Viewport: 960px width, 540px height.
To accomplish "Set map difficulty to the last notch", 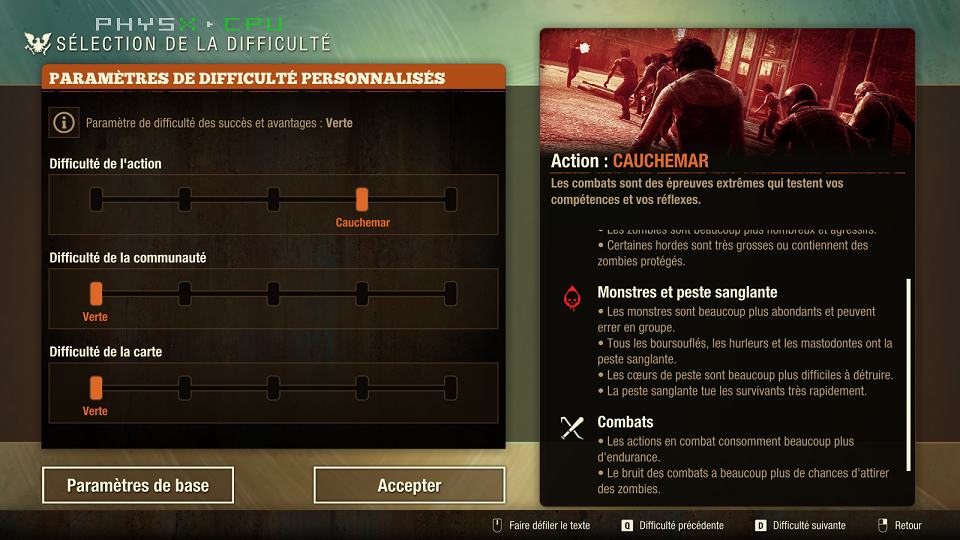I will [x=451, y=387].
